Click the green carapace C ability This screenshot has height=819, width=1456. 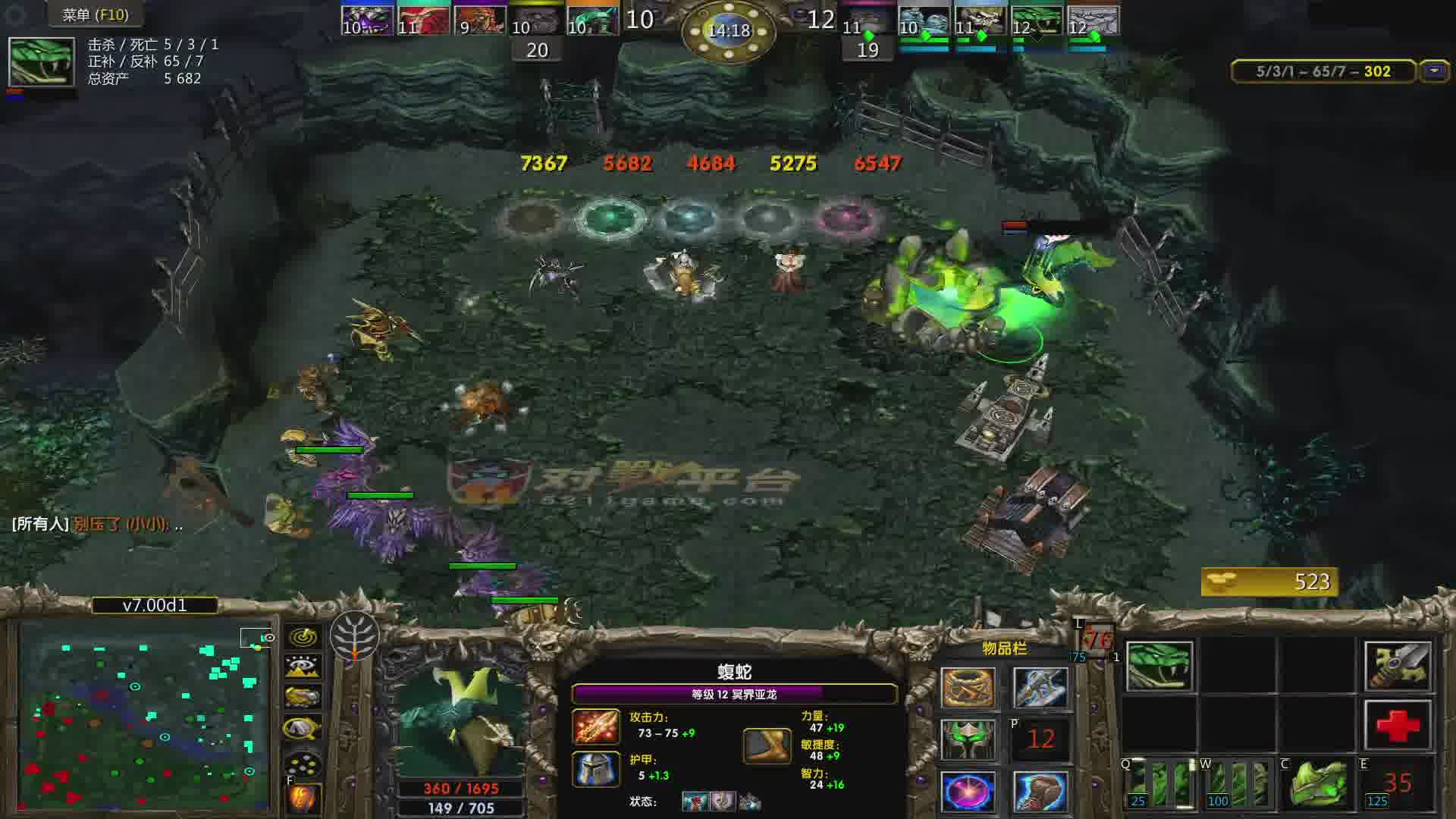coord(1318,784)
